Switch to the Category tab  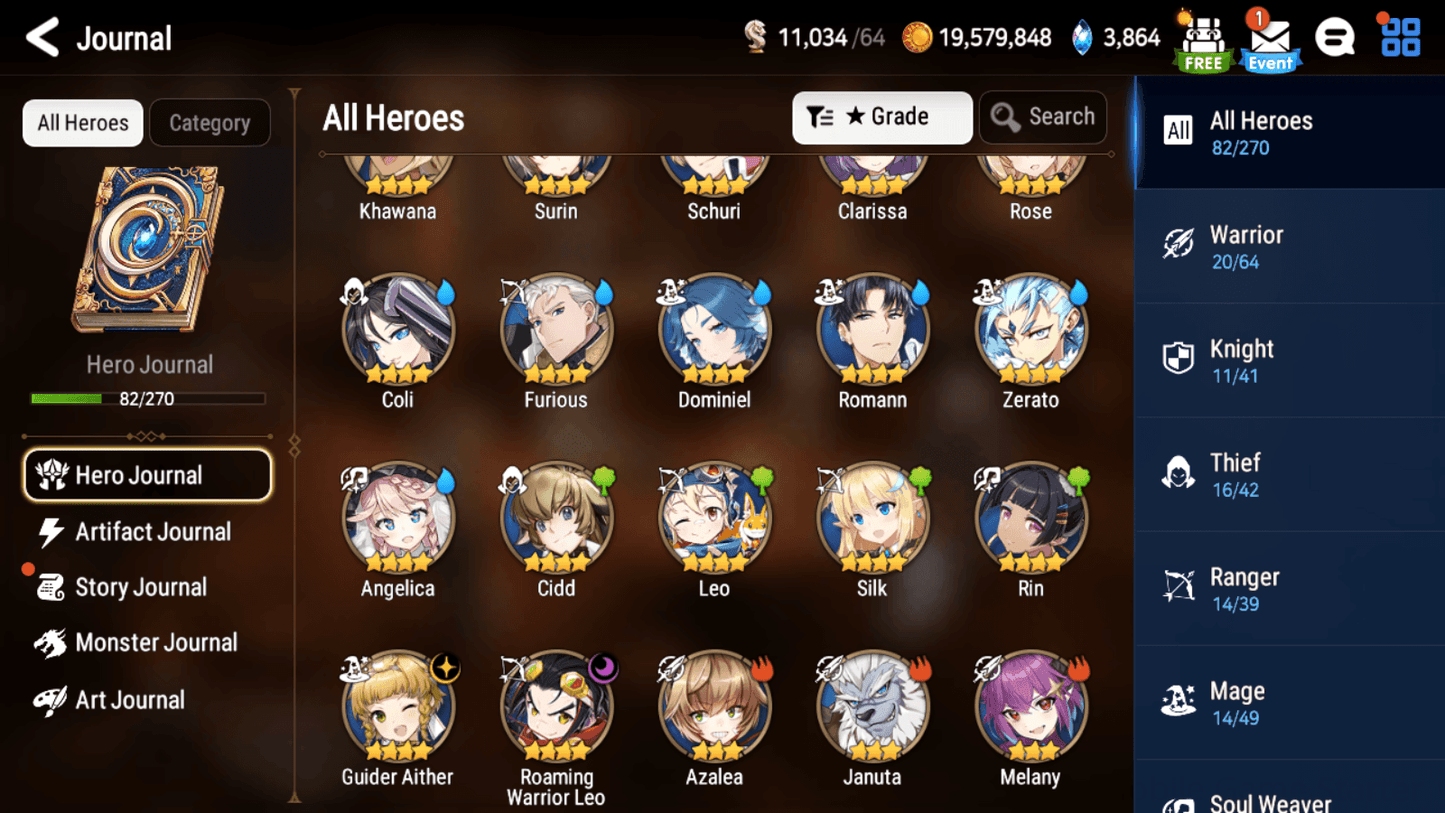click(x=210, y=123)
